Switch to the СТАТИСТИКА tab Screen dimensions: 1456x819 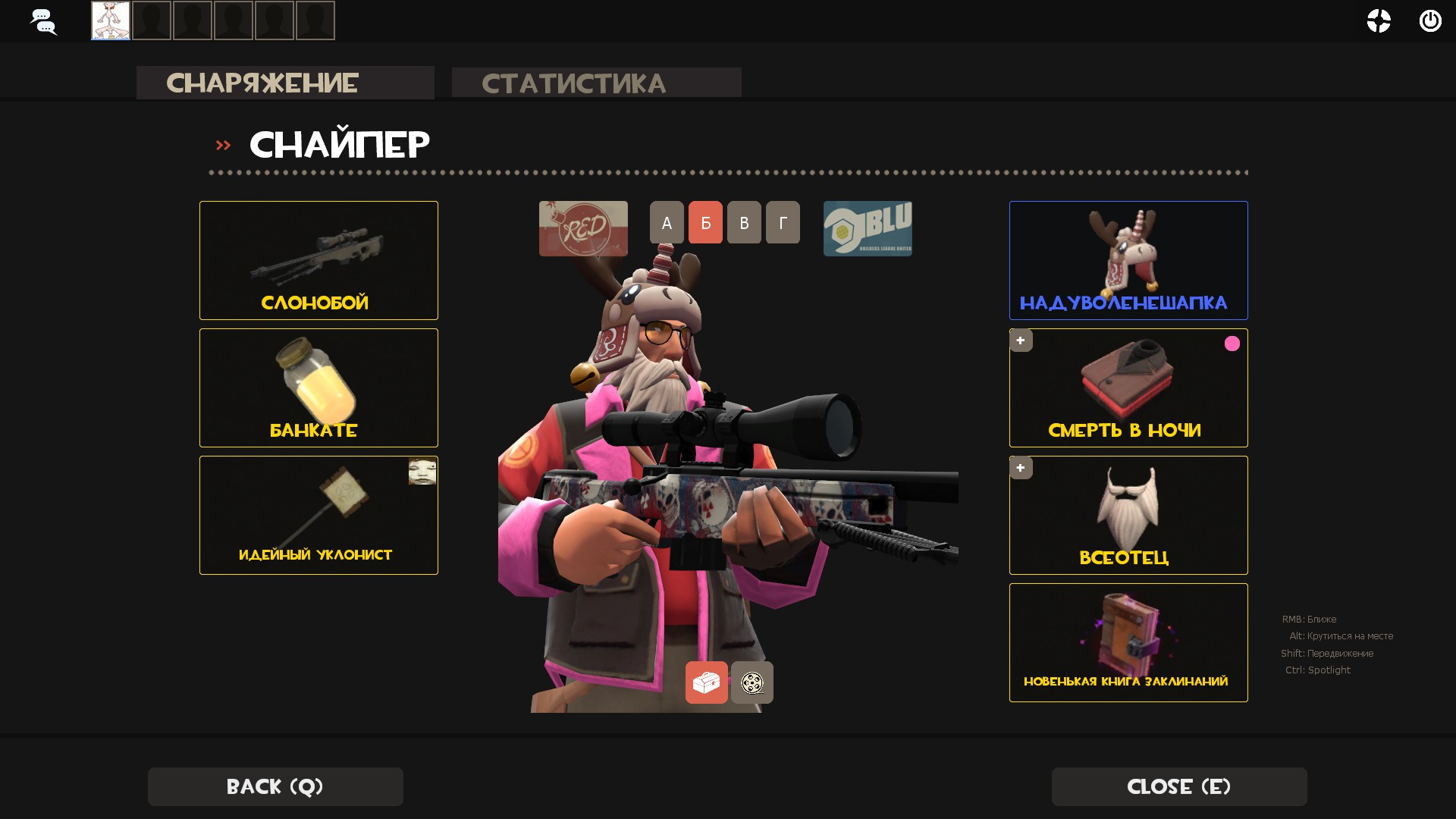point(574,82)
